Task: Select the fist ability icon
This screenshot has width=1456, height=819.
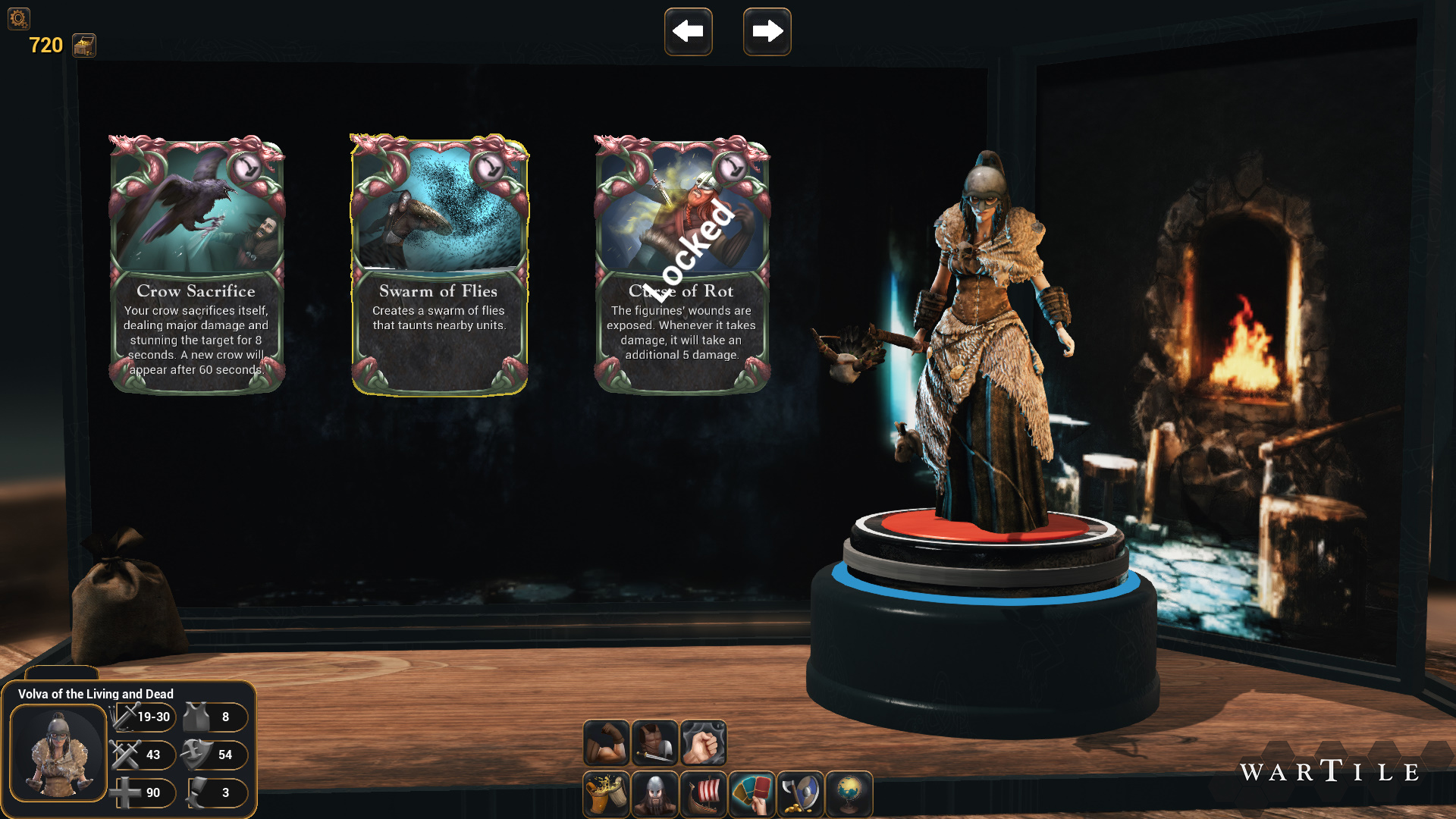Action: [703, 742]
